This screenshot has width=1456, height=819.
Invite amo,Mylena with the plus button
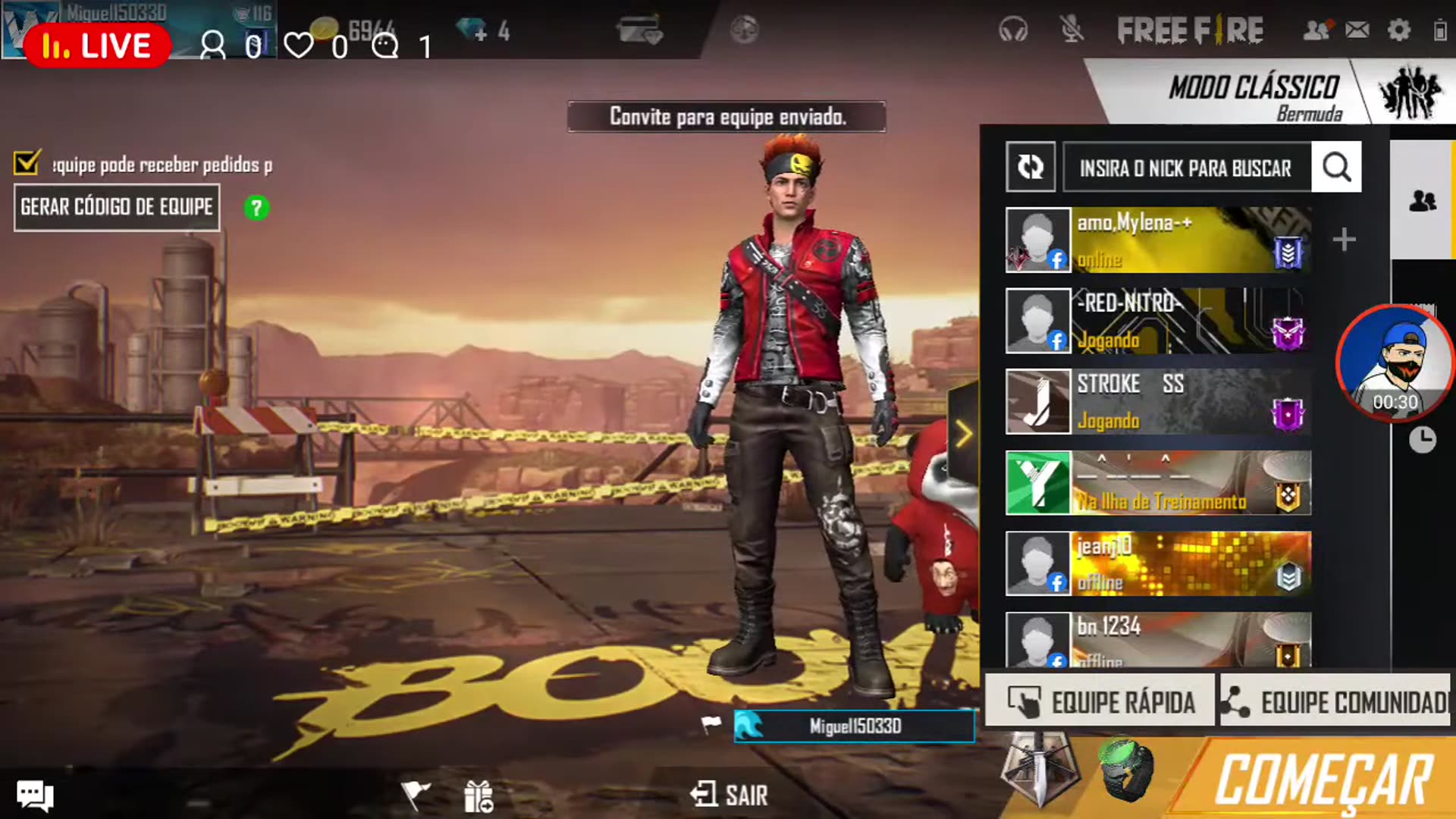pyautogui.click(x=1344, y=240)
